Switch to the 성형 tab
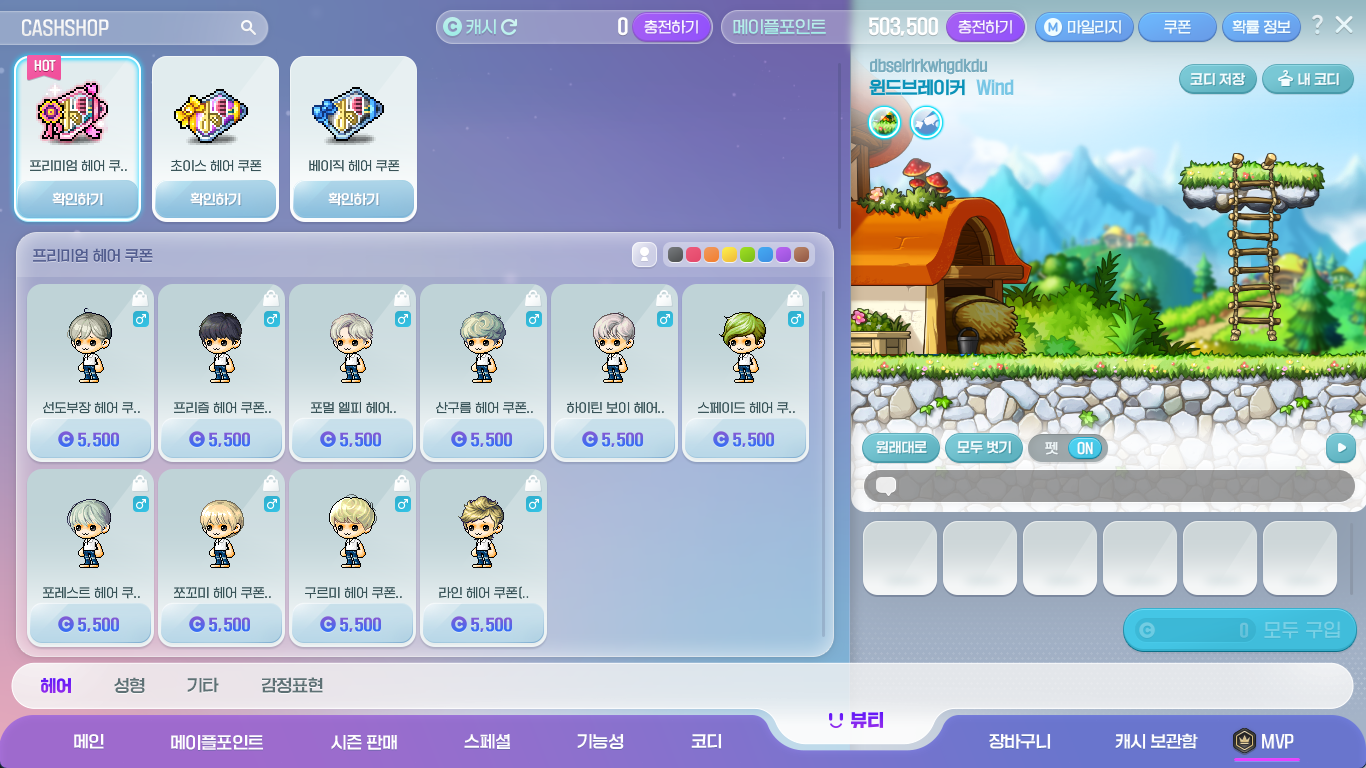Image resolution: width=1366 pixels, height=768 pixels. tap(129, 685)
